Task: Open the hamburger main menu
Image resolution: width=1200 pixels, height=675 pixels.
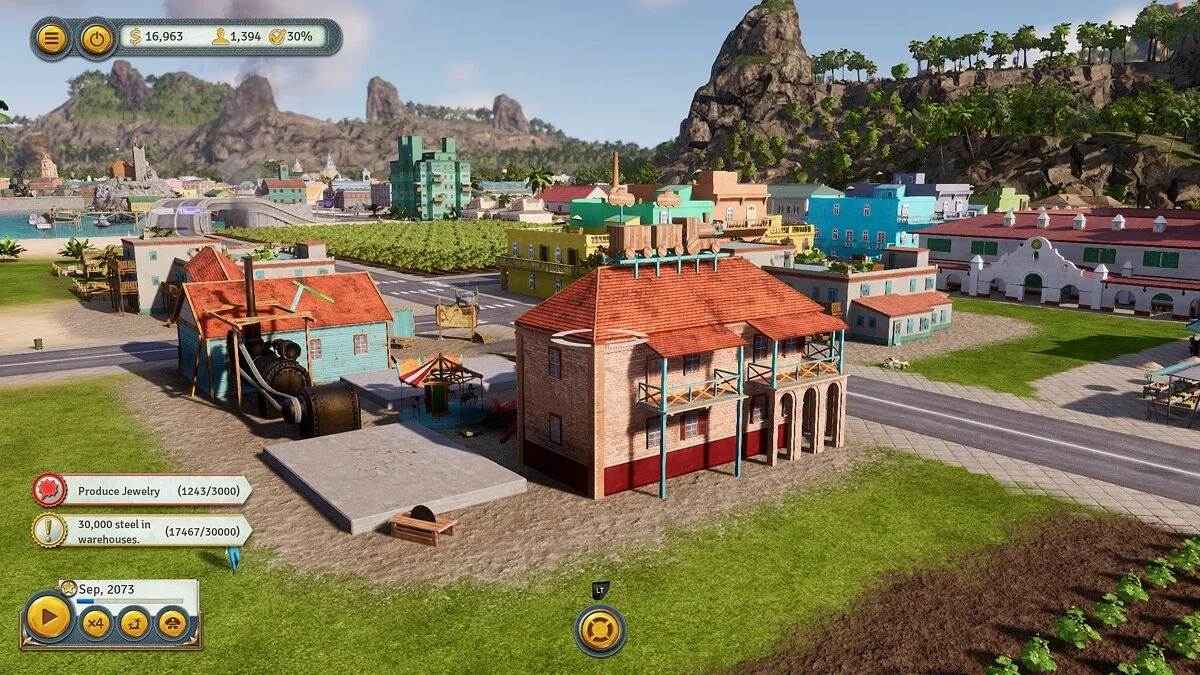Action: 51,39
